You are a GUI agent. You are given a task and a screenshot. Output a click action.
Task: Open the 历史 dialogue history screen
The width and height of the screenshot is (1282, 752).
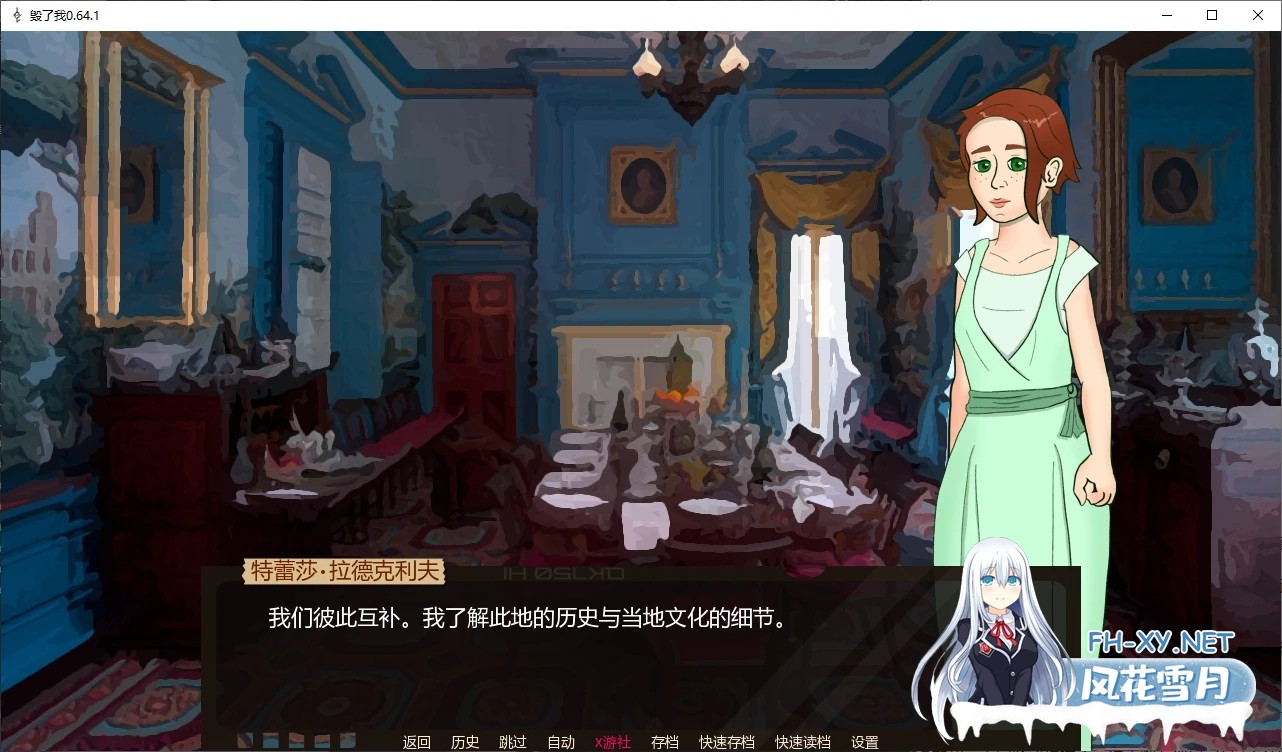[x=464, y=742]
